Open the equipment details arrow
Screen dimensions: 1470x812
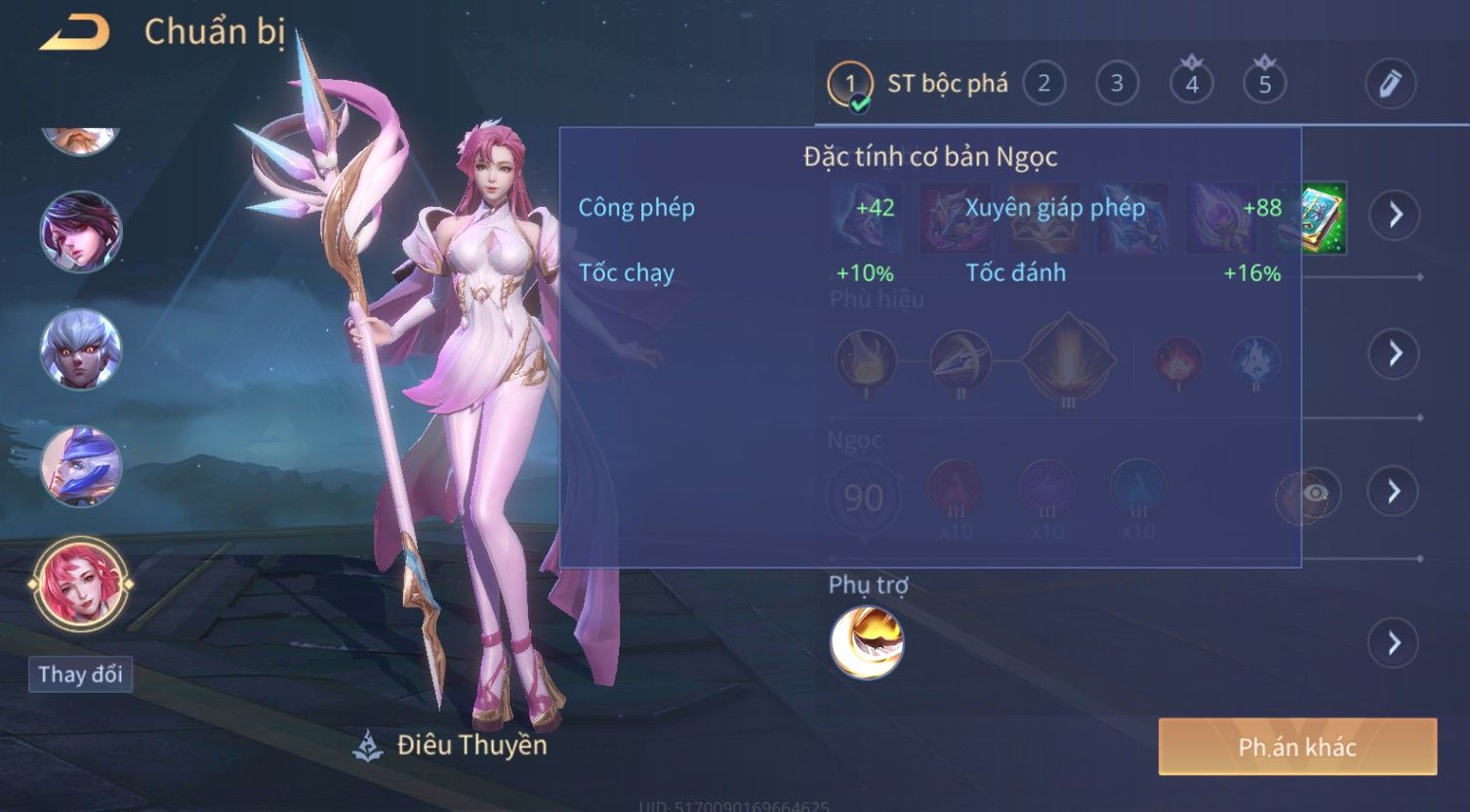click(x=1394, y=215)
